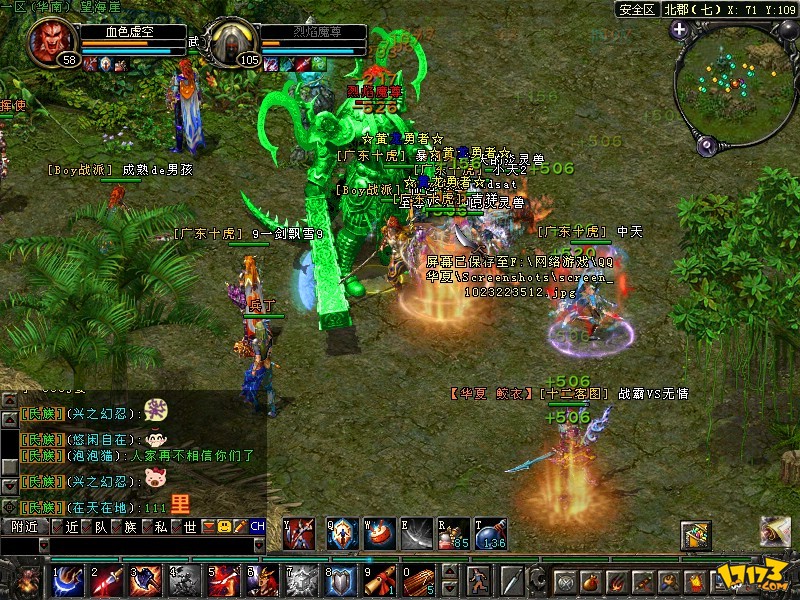Screen dimensions: 800x600
Task: Open the colorful gift box shop icon
Action: tap(696, 535)
